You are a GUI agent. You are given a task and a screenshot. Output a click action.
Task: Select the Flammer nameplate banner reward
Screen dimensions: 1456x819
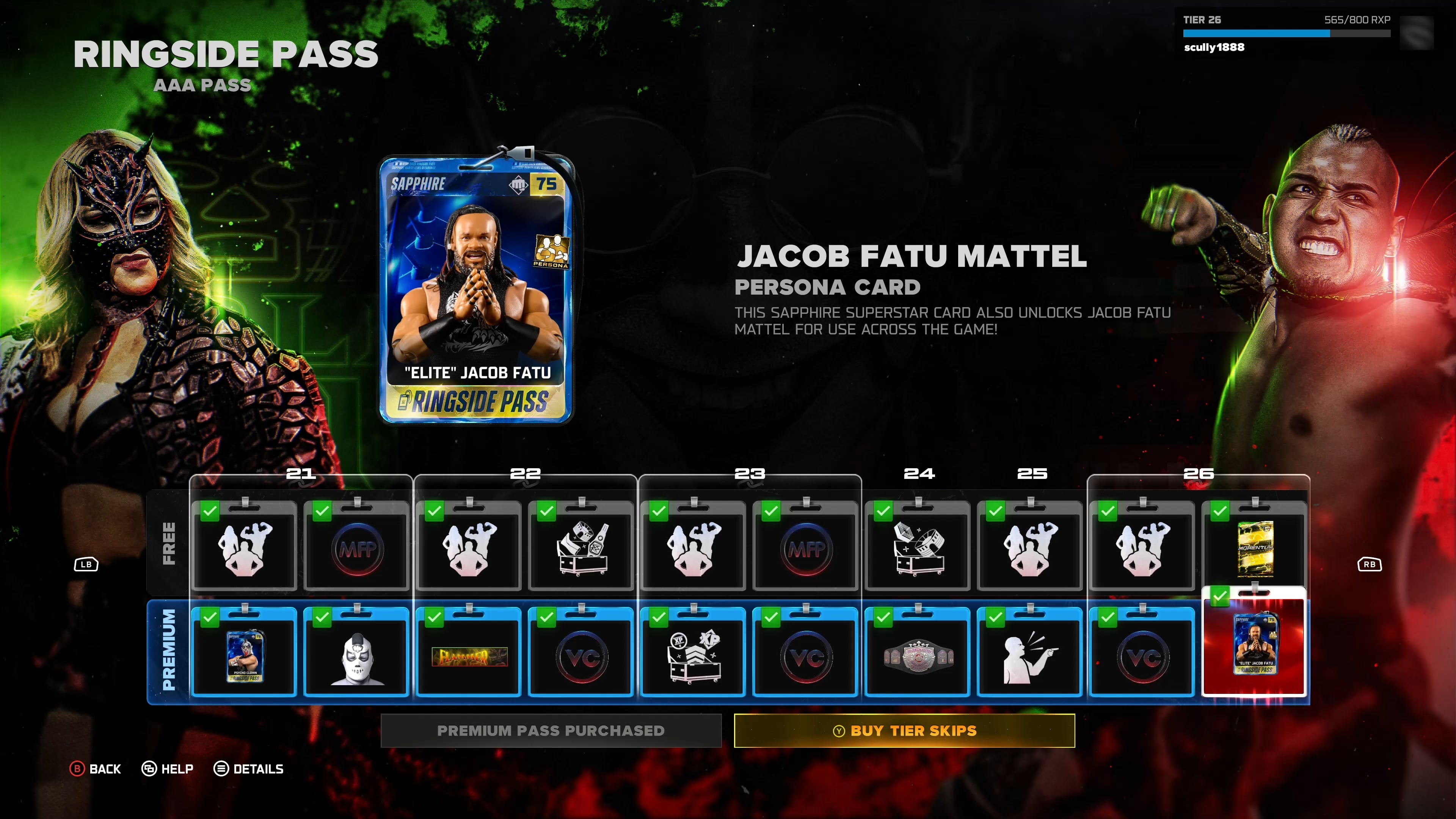point(469,656)
